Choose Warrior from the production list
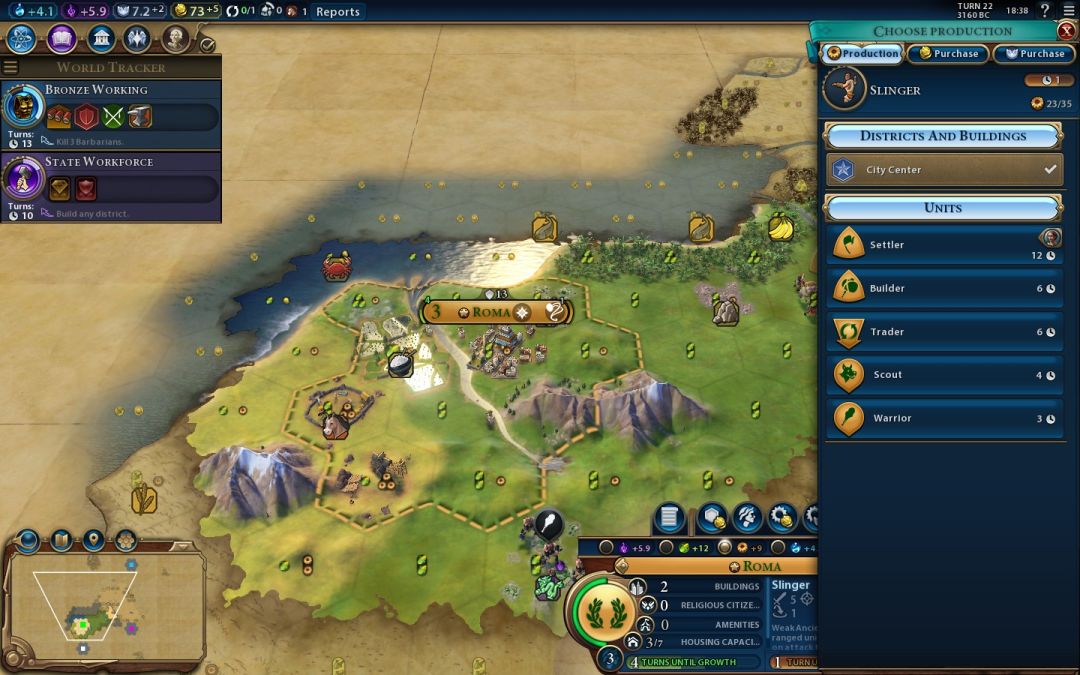Image resolution: width=1080 pixels, height=675 pixels. [943, 418]
